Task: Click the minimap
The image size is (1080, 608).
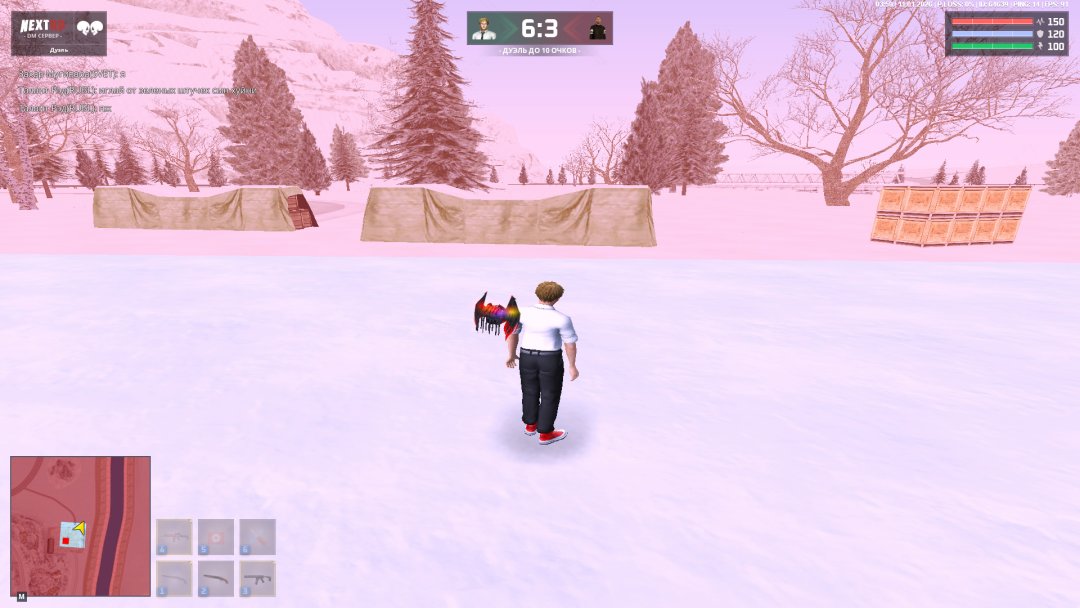Action: pos(80,526)
